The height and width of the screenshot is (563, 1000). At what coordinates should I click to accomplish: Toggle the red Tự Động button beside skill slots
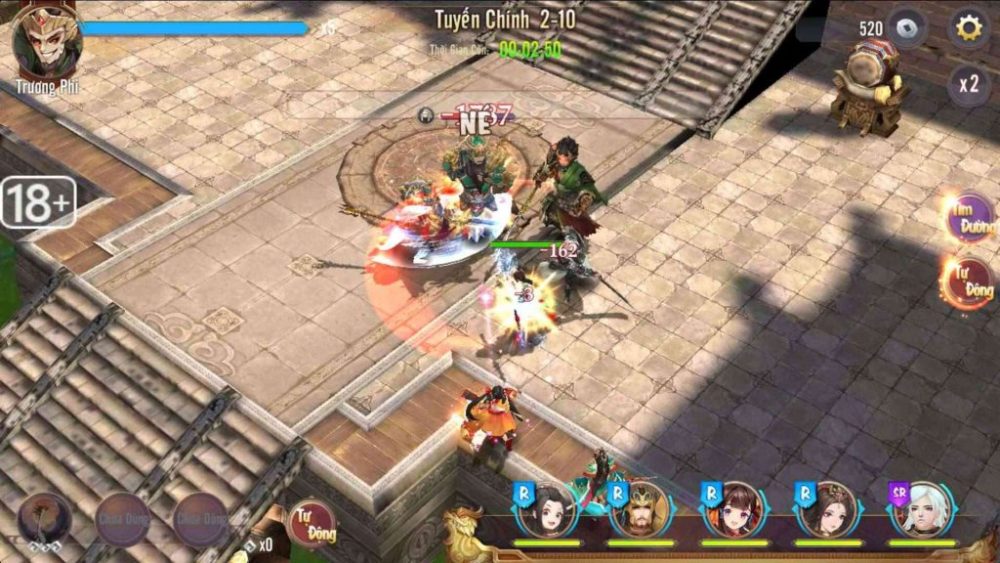pos(312,523)
